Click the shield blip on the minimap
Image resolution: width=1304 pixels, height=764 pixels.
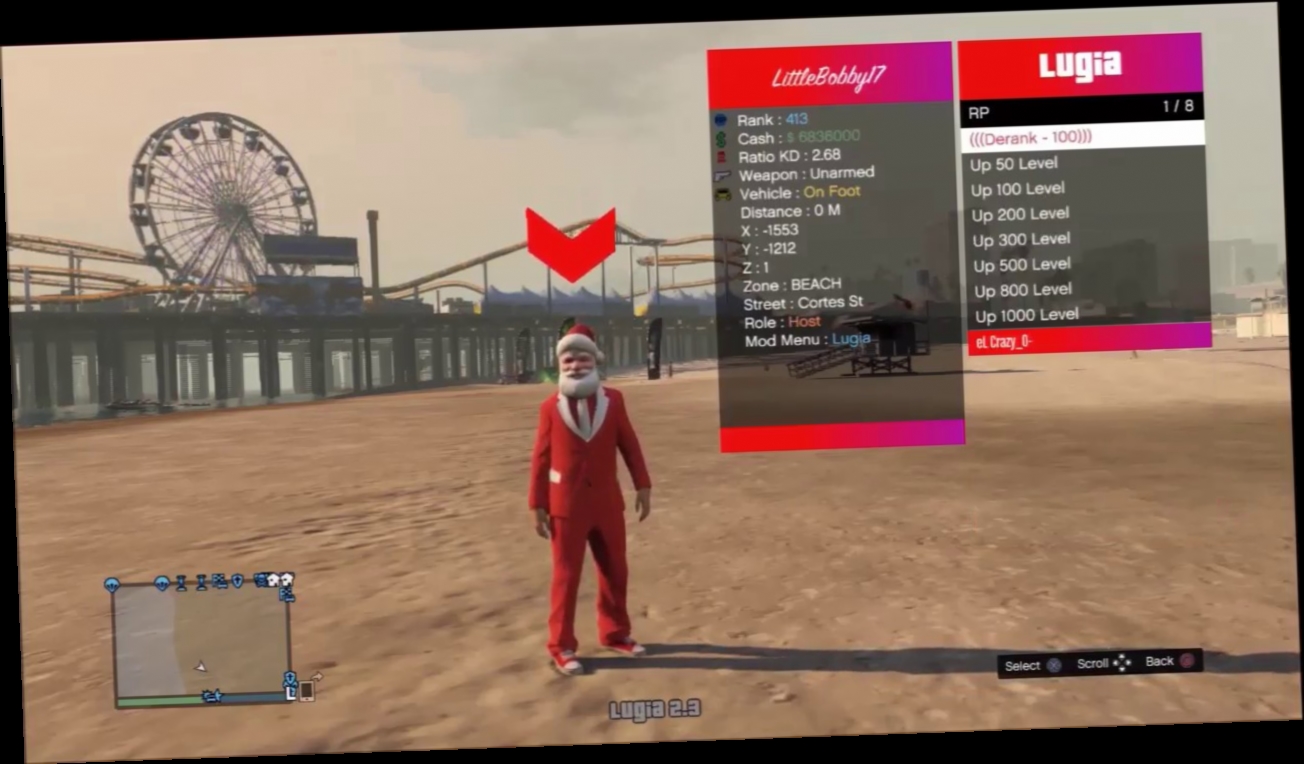pyautogui.click(x=237, y=582)
